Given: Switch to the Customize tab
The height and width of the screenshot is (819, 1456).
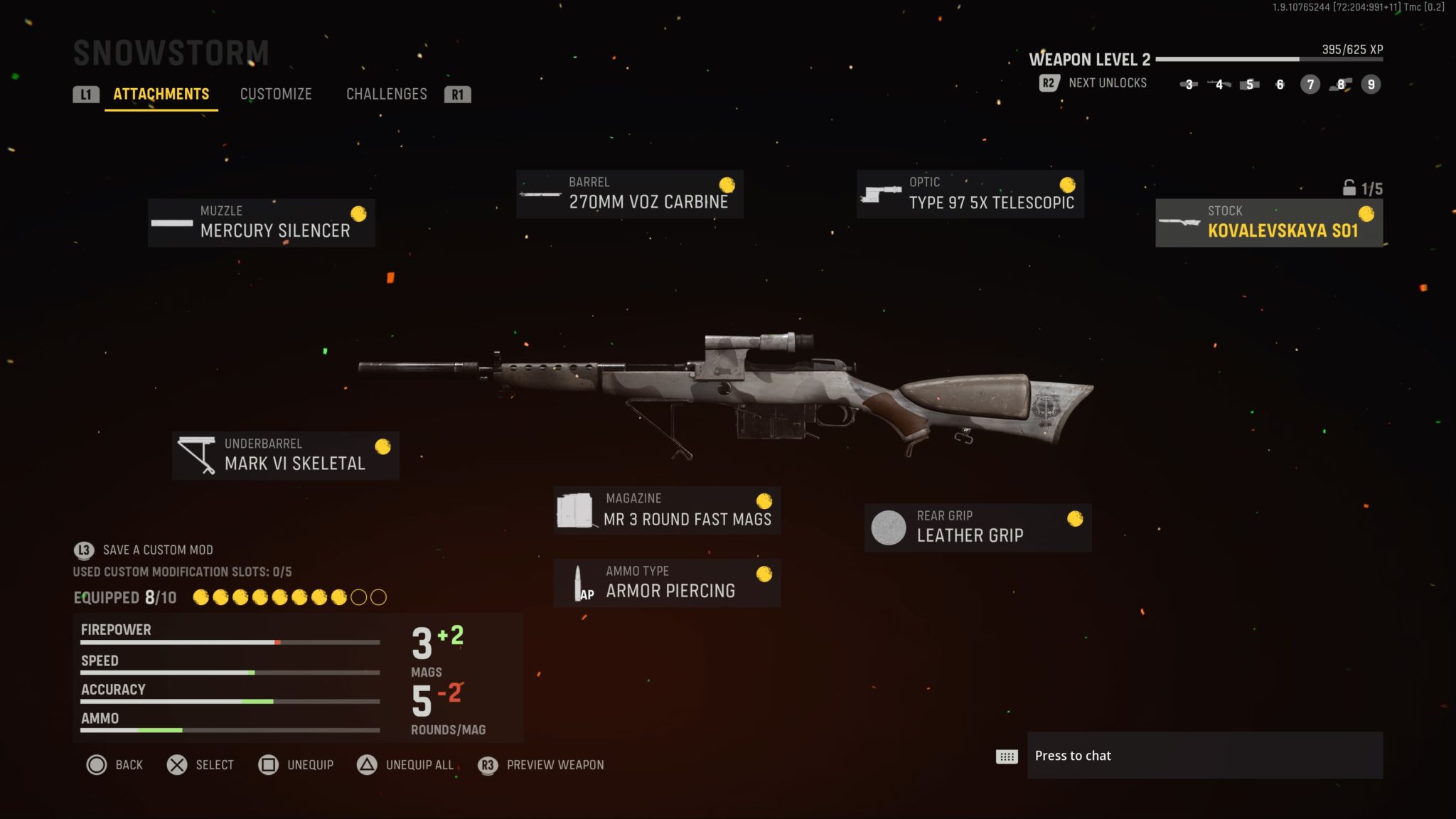Looking at the screenshot, I should pos(277,94).
